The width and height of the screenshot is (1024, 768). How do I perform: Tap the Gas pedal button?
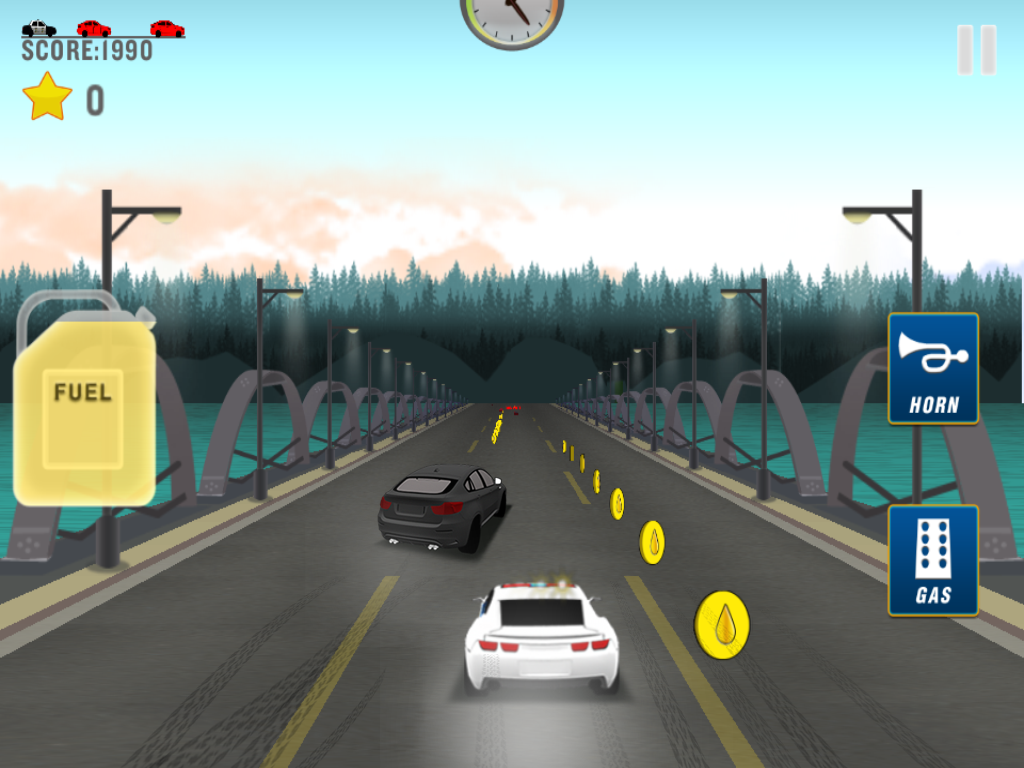point(933,560)
